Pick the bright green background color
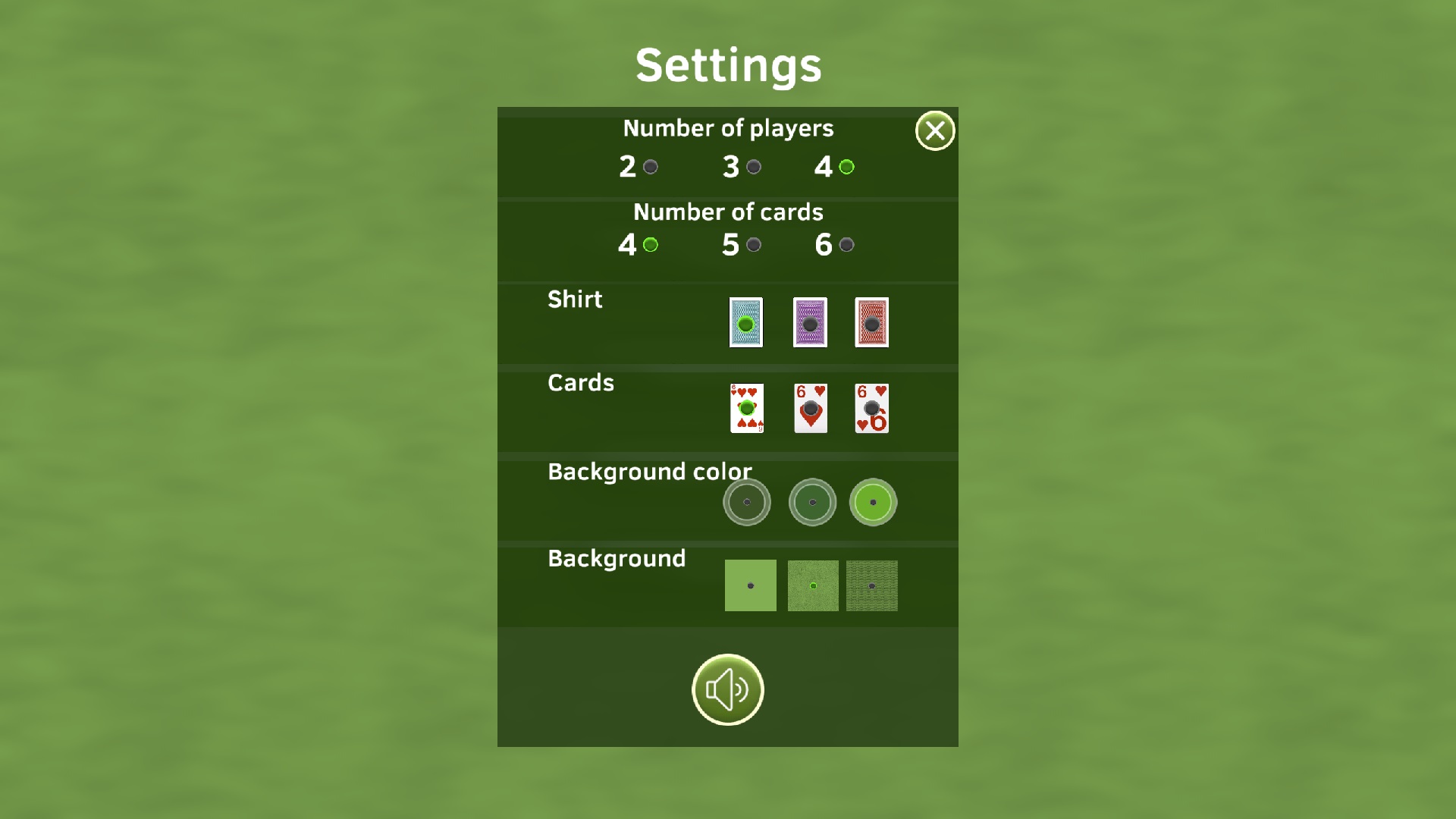The width and height of the screenshot is (1456, 819). point(873,502)
